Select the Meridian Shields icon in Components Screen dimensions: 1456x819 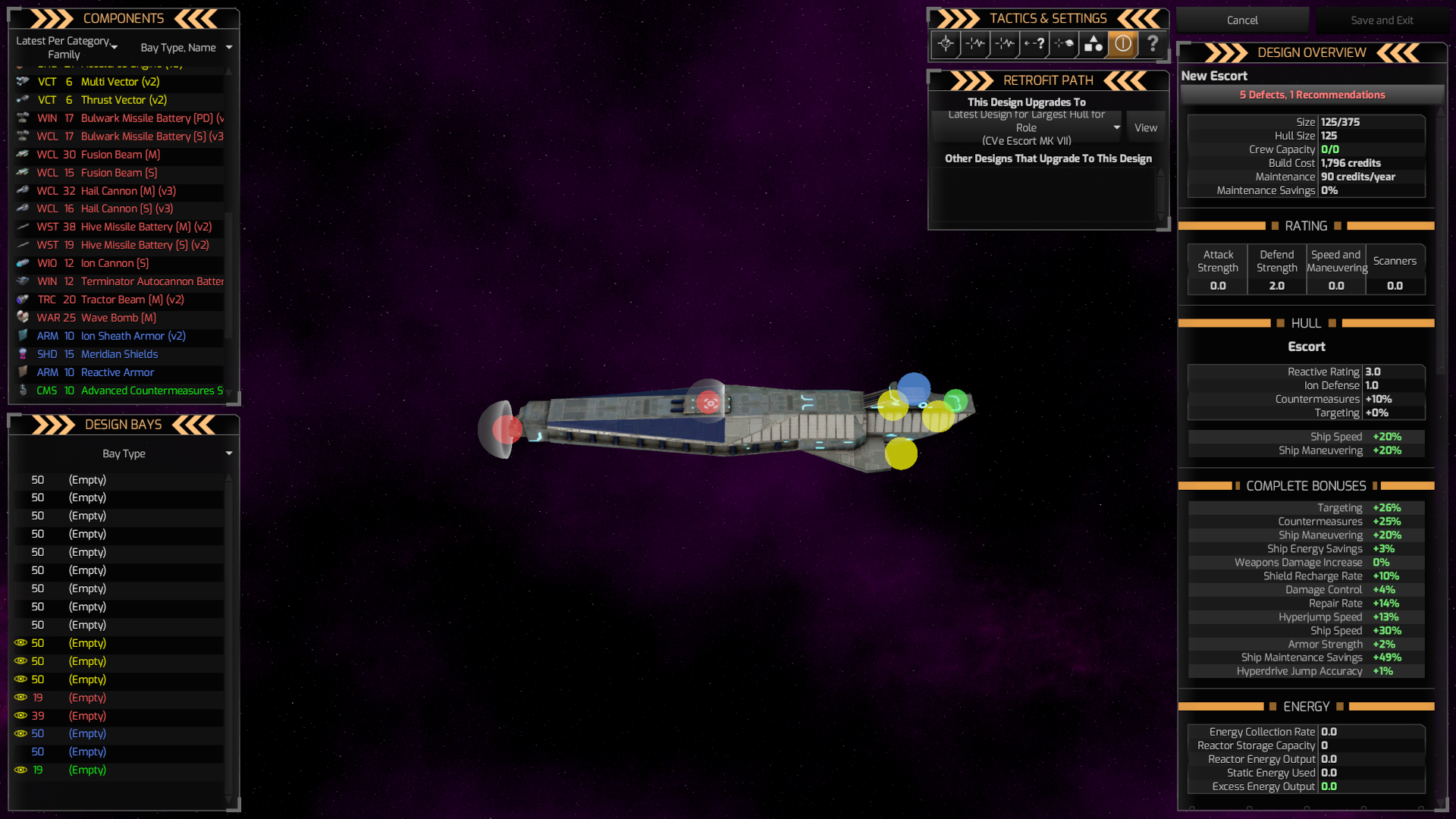point(22,354)
